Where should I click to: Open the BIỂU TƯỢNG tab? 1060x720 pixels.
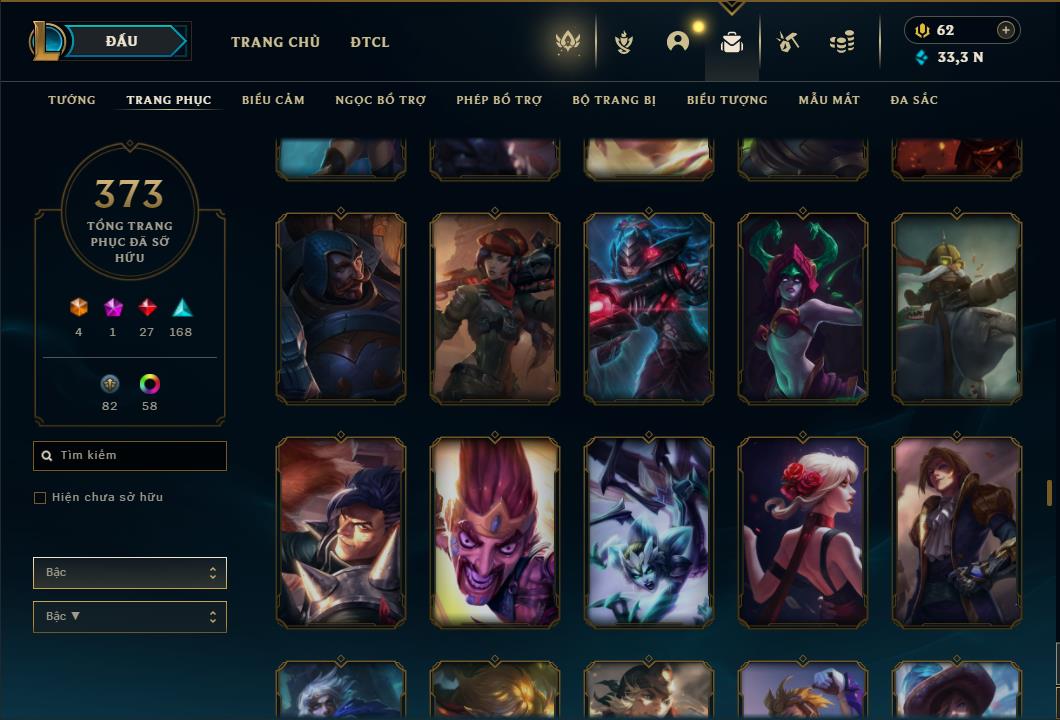[727, 100]
